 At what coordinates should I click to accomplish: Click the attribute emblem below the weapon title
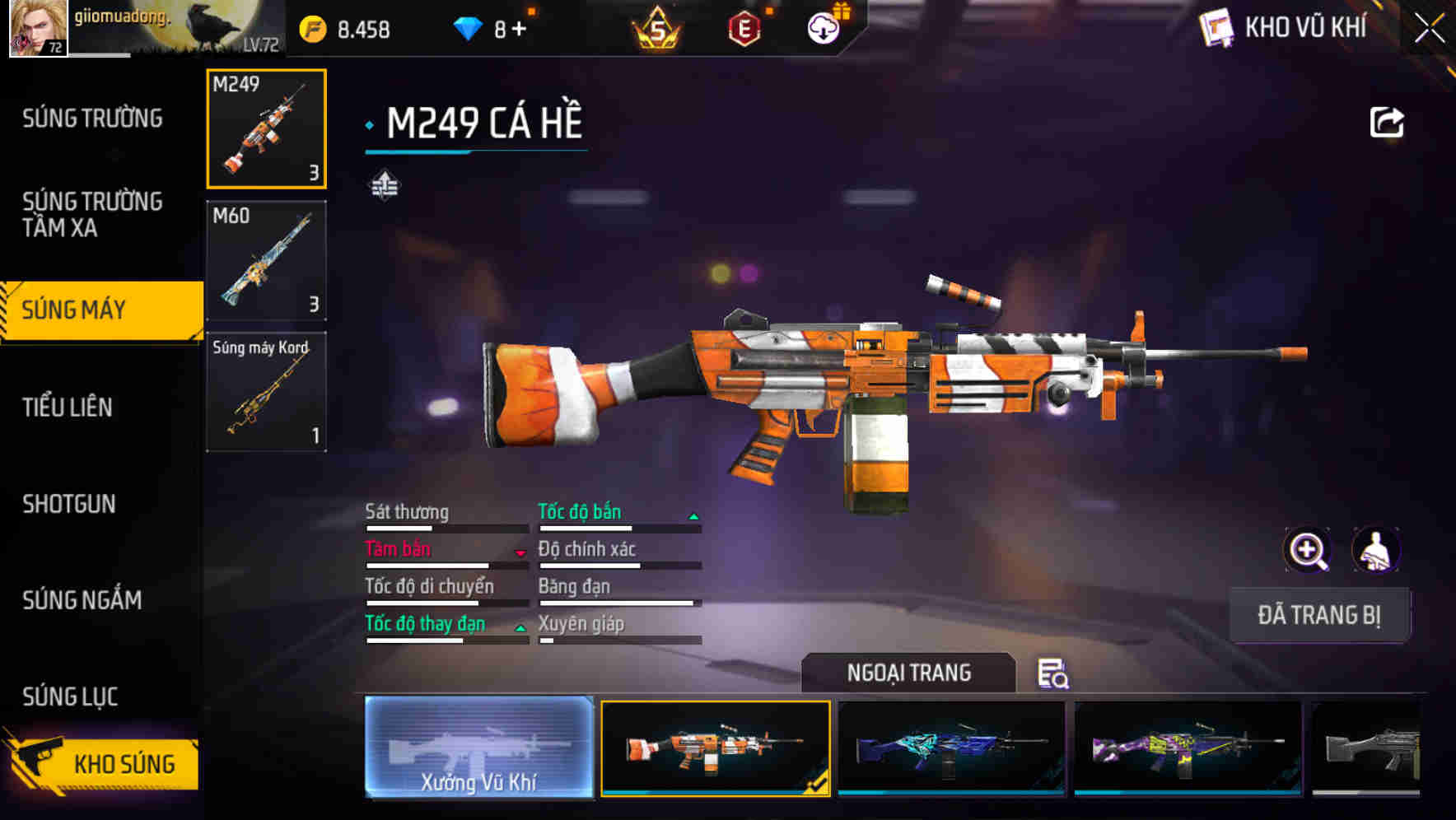coord(385,183)
